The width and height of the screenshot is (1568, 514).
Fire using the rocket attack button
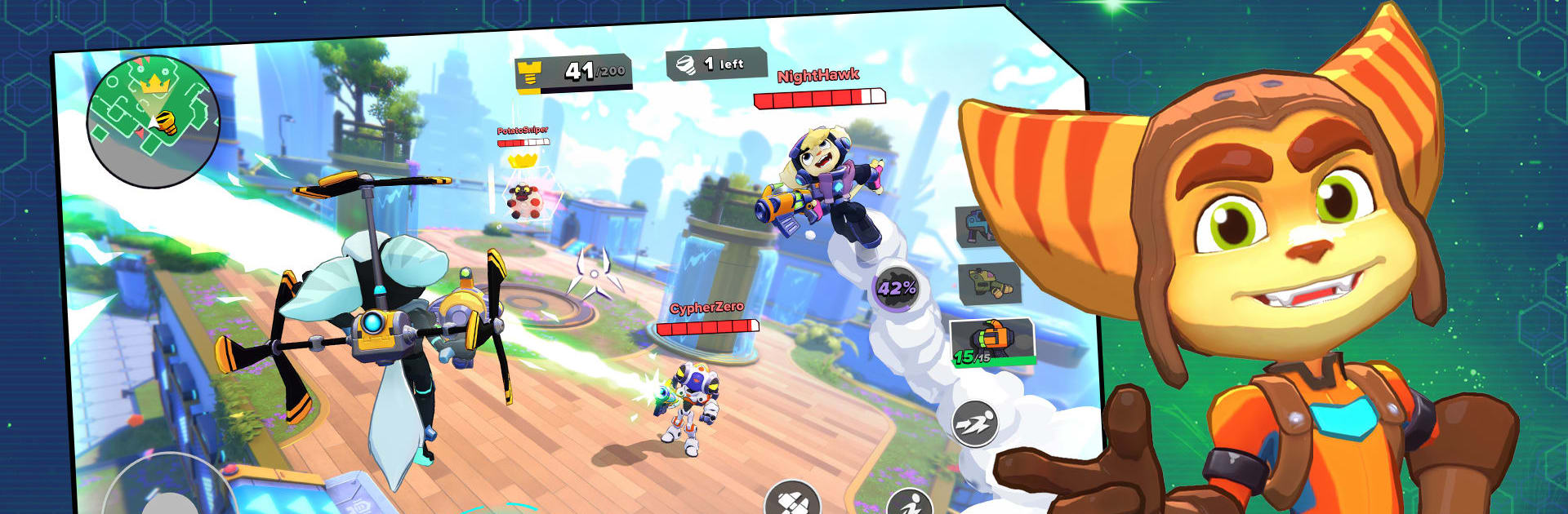791,499
